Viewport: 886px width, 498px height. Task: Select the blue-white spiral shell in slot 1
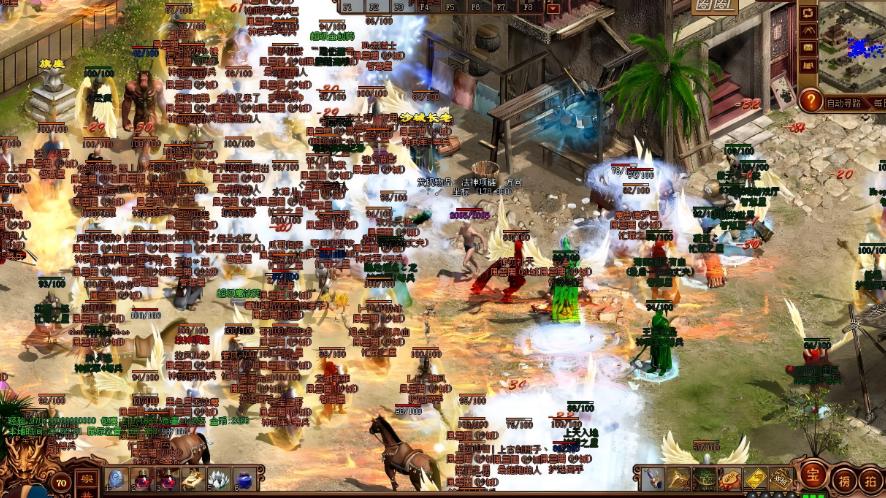(116, 479)
